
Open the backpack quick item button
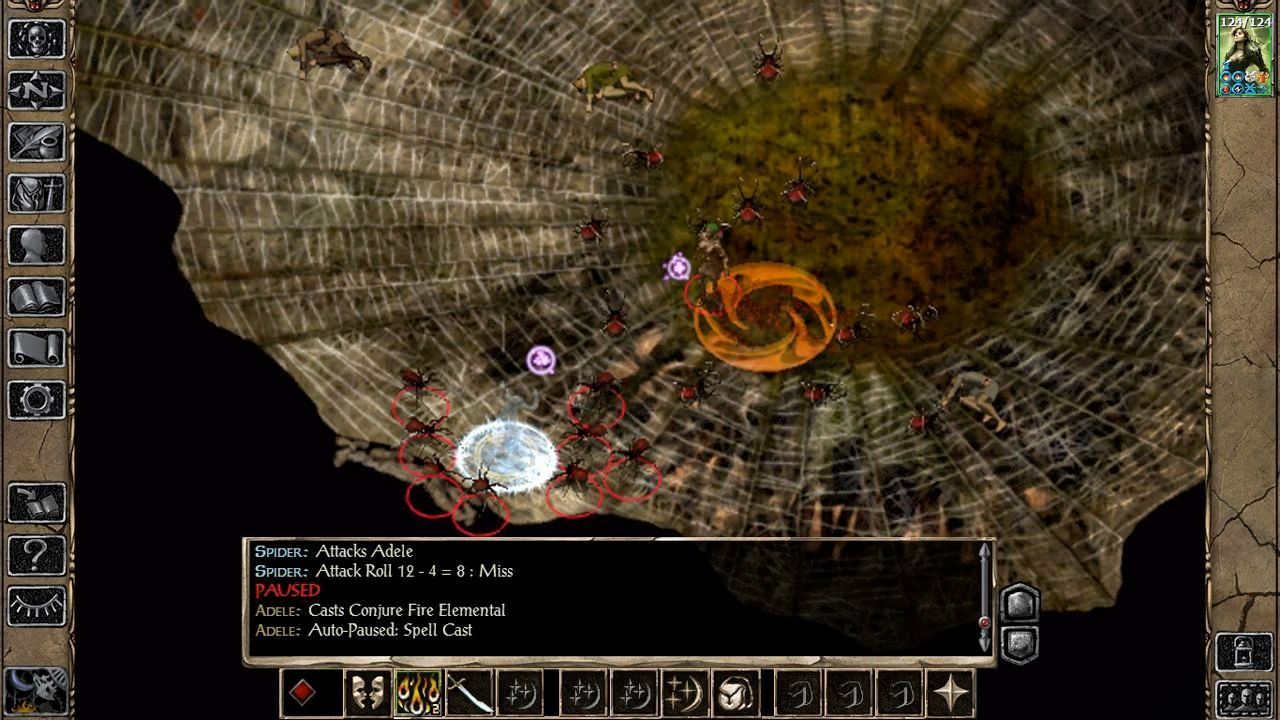pos(735,692)
